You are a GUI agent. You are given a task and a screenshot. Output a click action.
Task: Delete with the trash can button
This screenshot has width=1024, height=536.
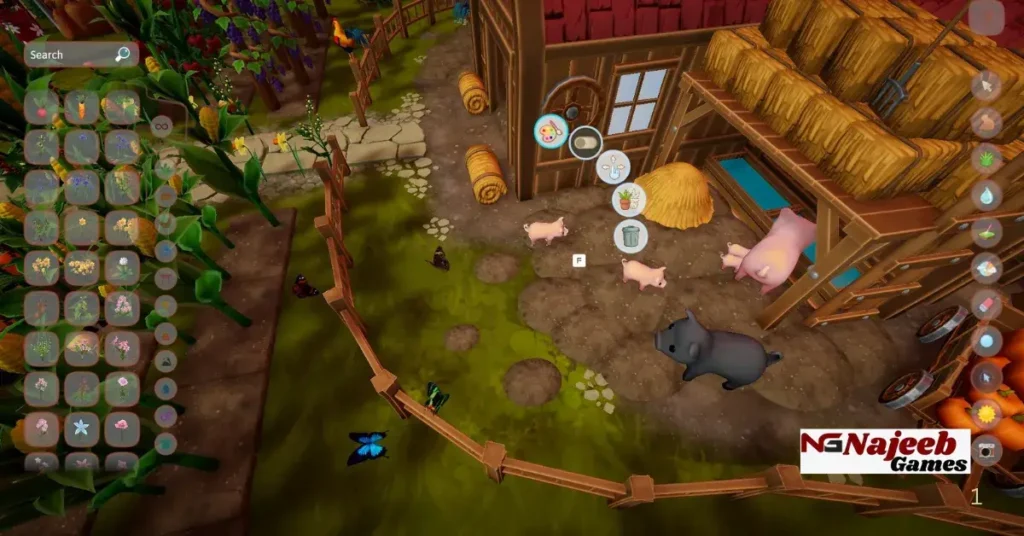pos(630,236)
